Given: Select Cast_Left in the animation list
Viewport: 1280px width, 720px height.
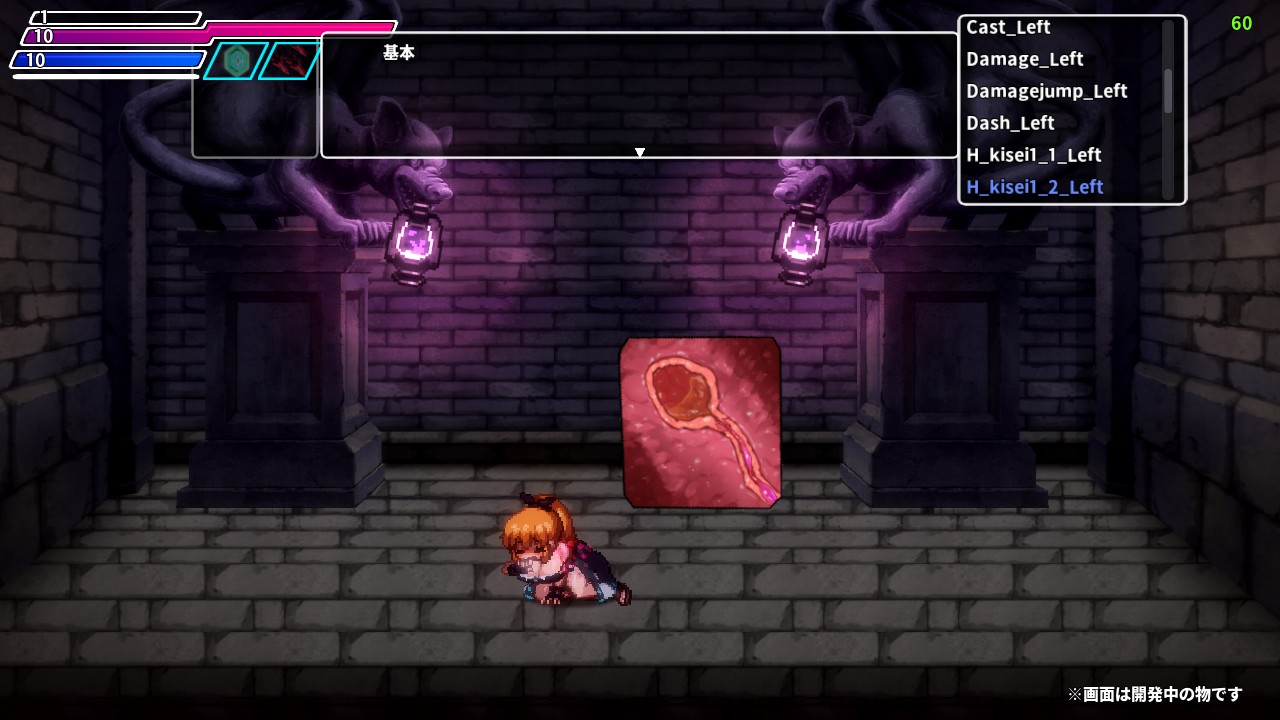Looking at the screenshot, I should click(x=1008, y=28).
